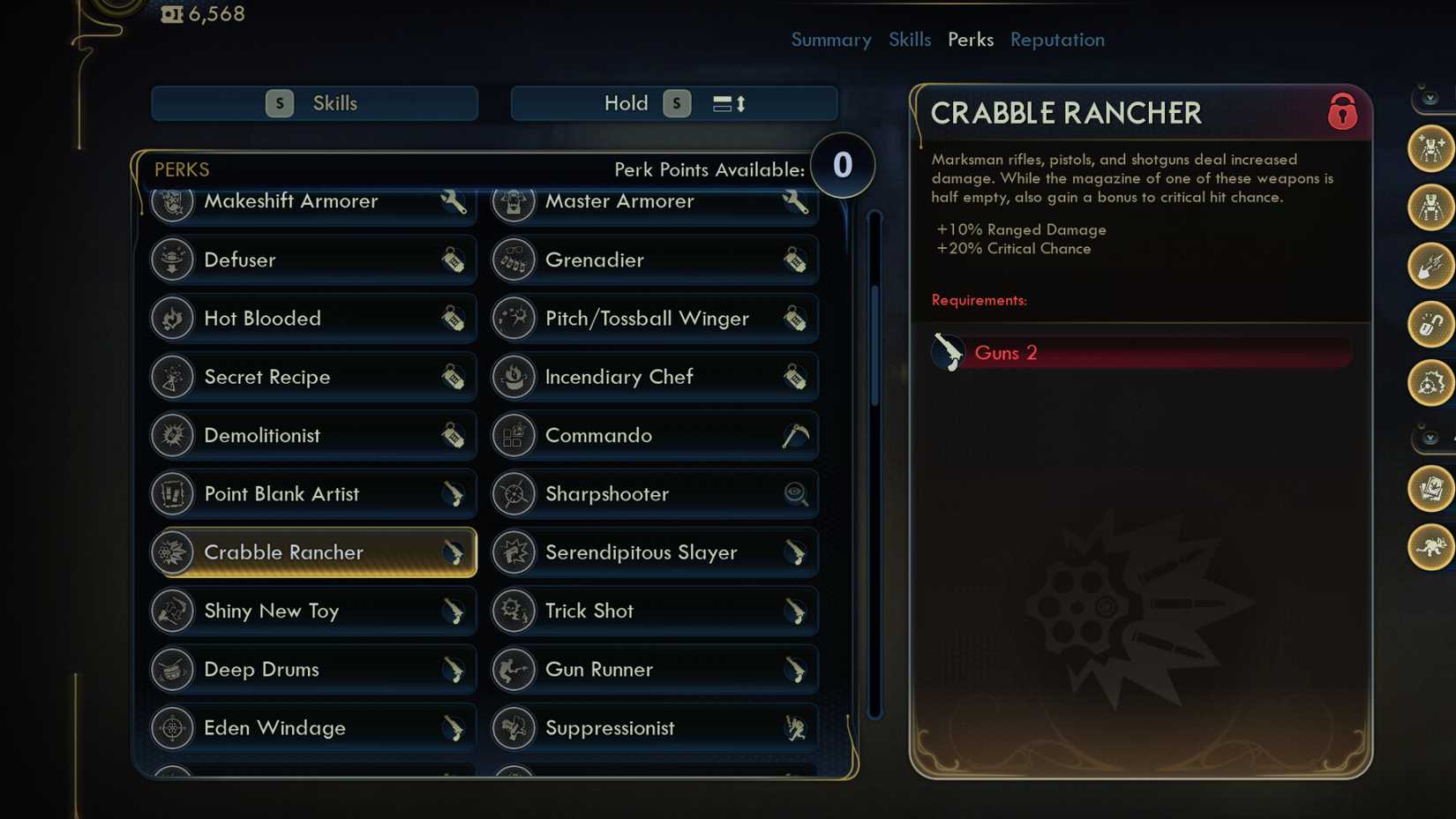Click the Sharpshooter magnifying scope icon

coord(797,494)
